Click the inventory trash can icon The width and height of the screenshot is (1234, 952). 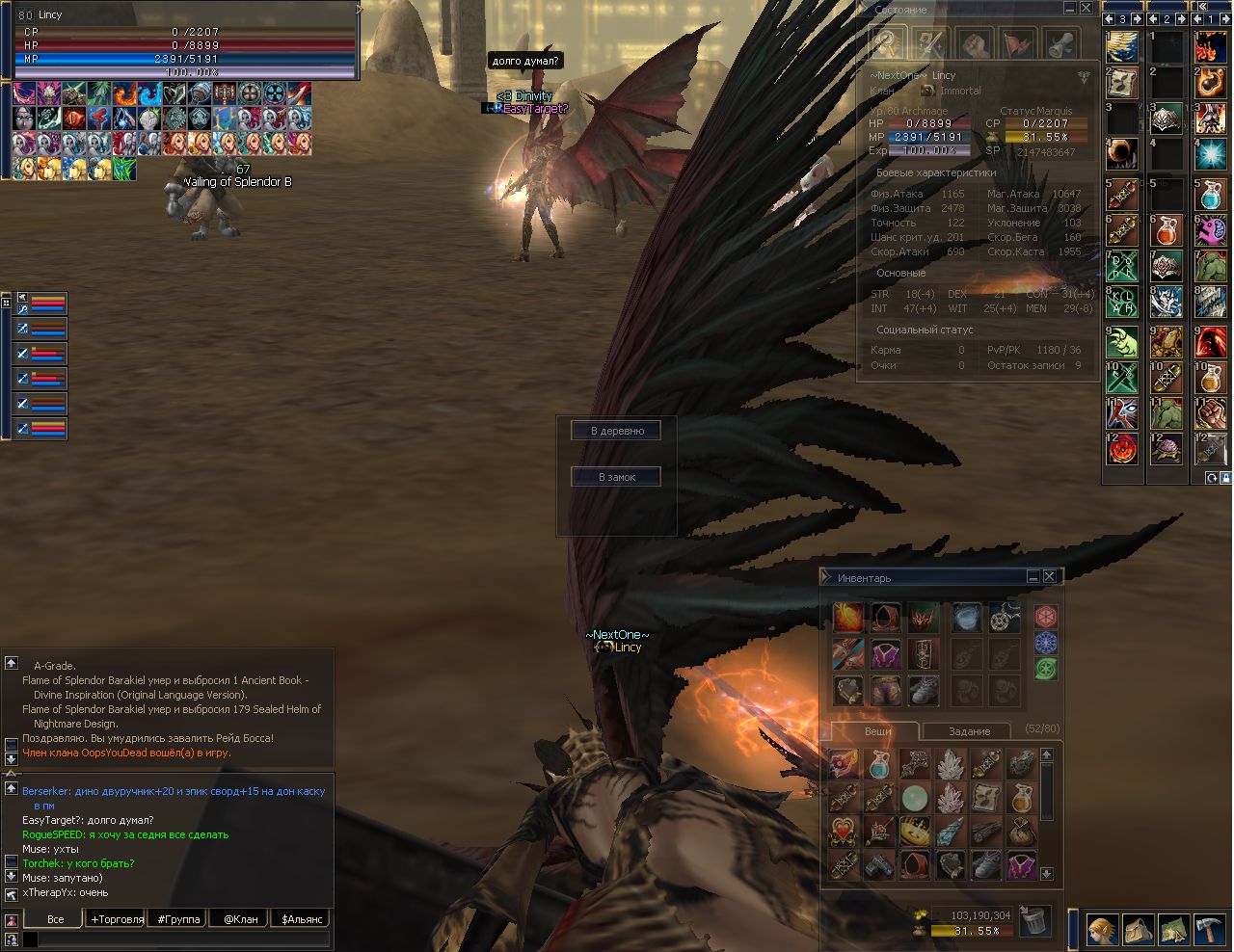(x=1034, y=920)
